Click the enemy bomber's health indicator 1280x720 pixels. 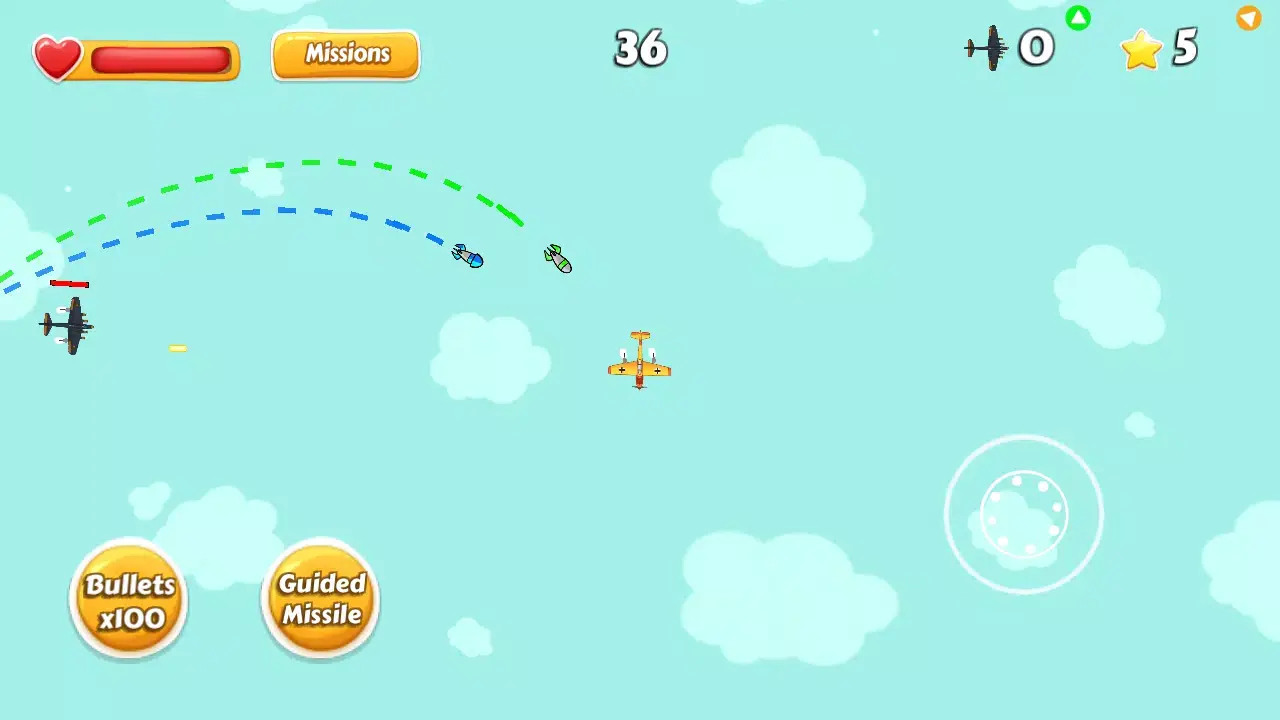(69, 284)
